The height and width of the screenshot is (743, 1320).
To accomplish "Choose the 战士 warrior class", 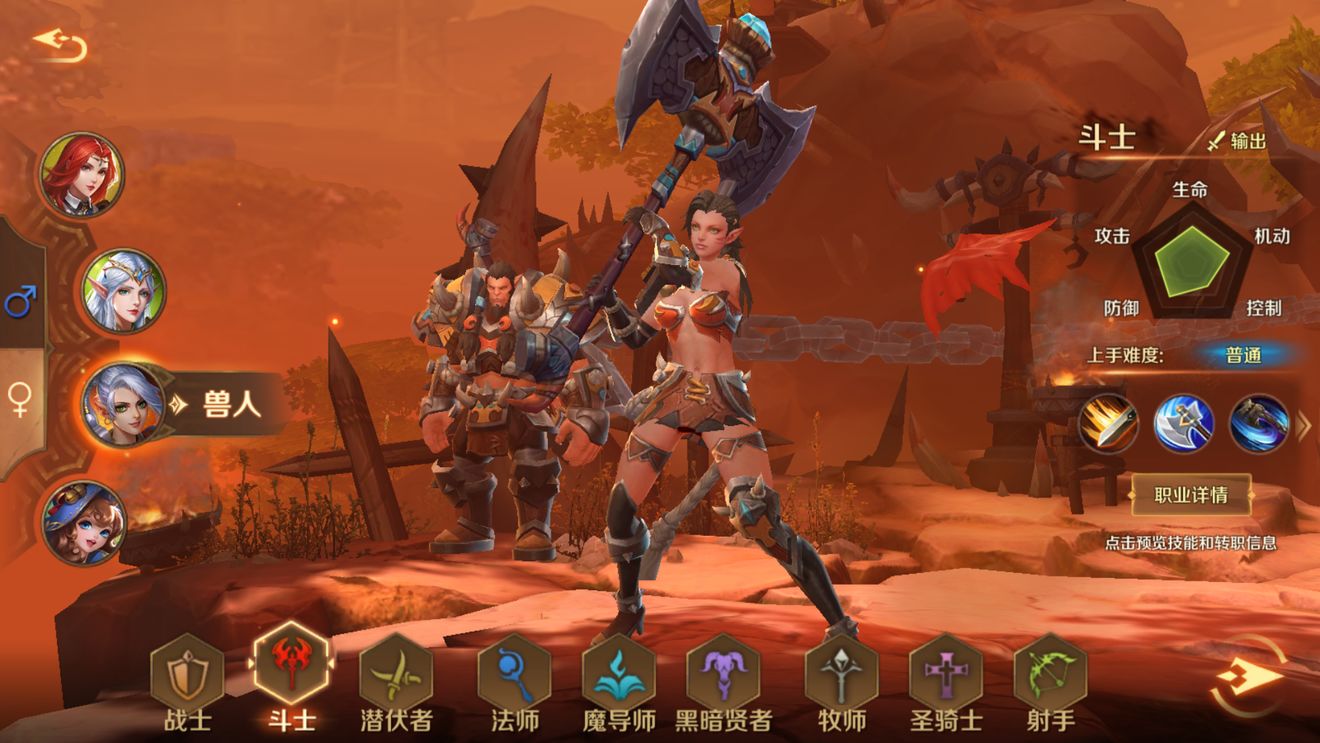I will click(187, 672).
